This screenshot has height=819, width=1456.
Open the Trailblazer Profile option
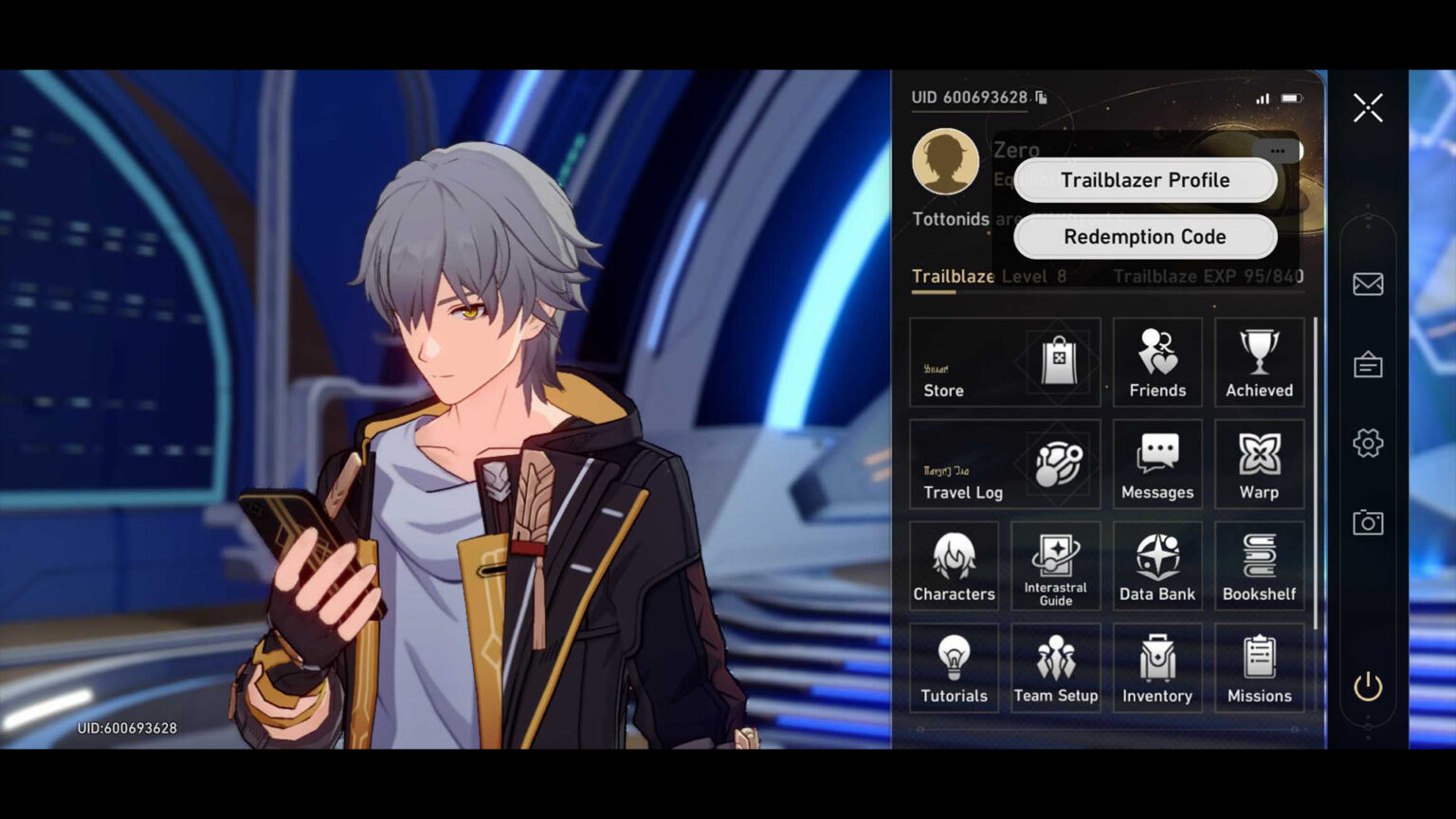click(1145, 180)
